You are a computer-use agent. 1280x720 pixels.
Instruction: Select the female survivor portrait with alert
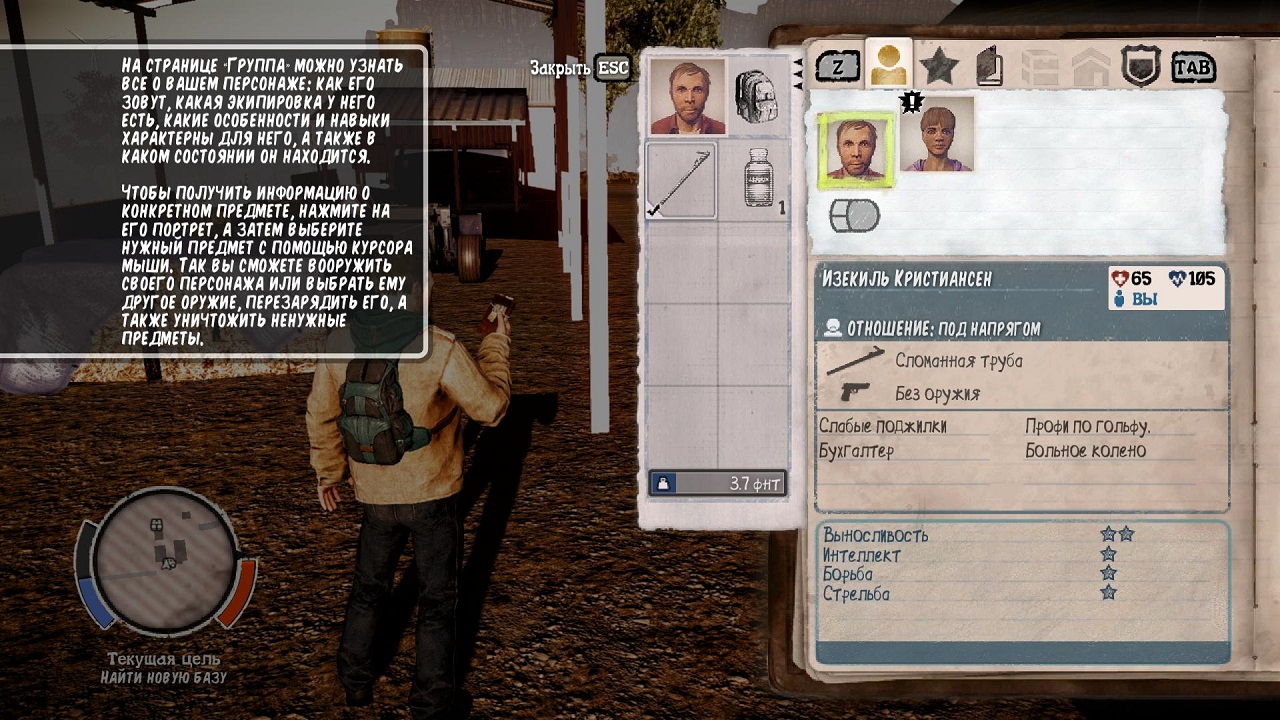tap(937, 135)
